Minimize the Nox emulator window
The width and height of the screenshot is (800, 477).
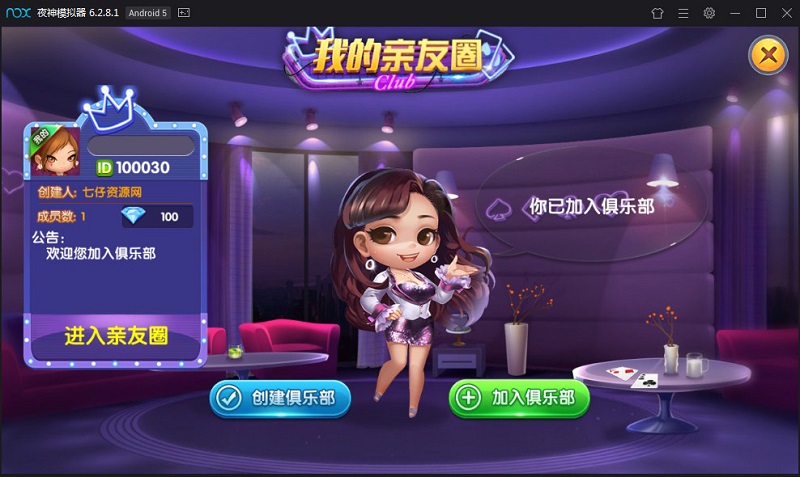pyautogui.click(x=735, y=13)
